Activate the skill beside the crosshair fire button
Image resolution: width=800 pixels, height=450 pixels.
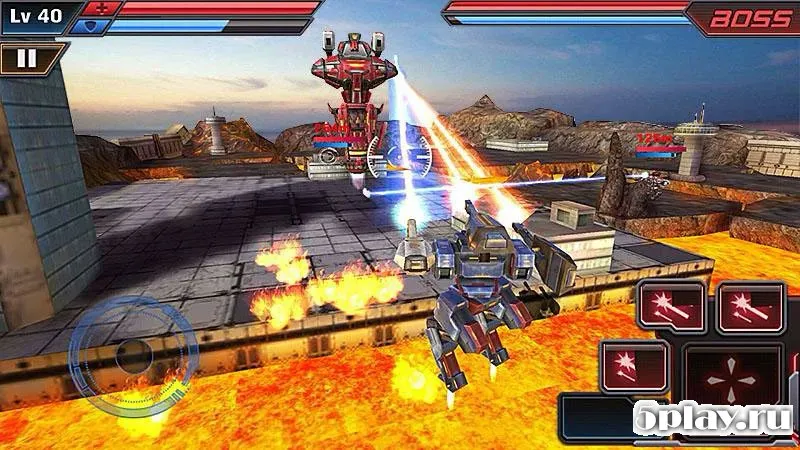point(634,365)
